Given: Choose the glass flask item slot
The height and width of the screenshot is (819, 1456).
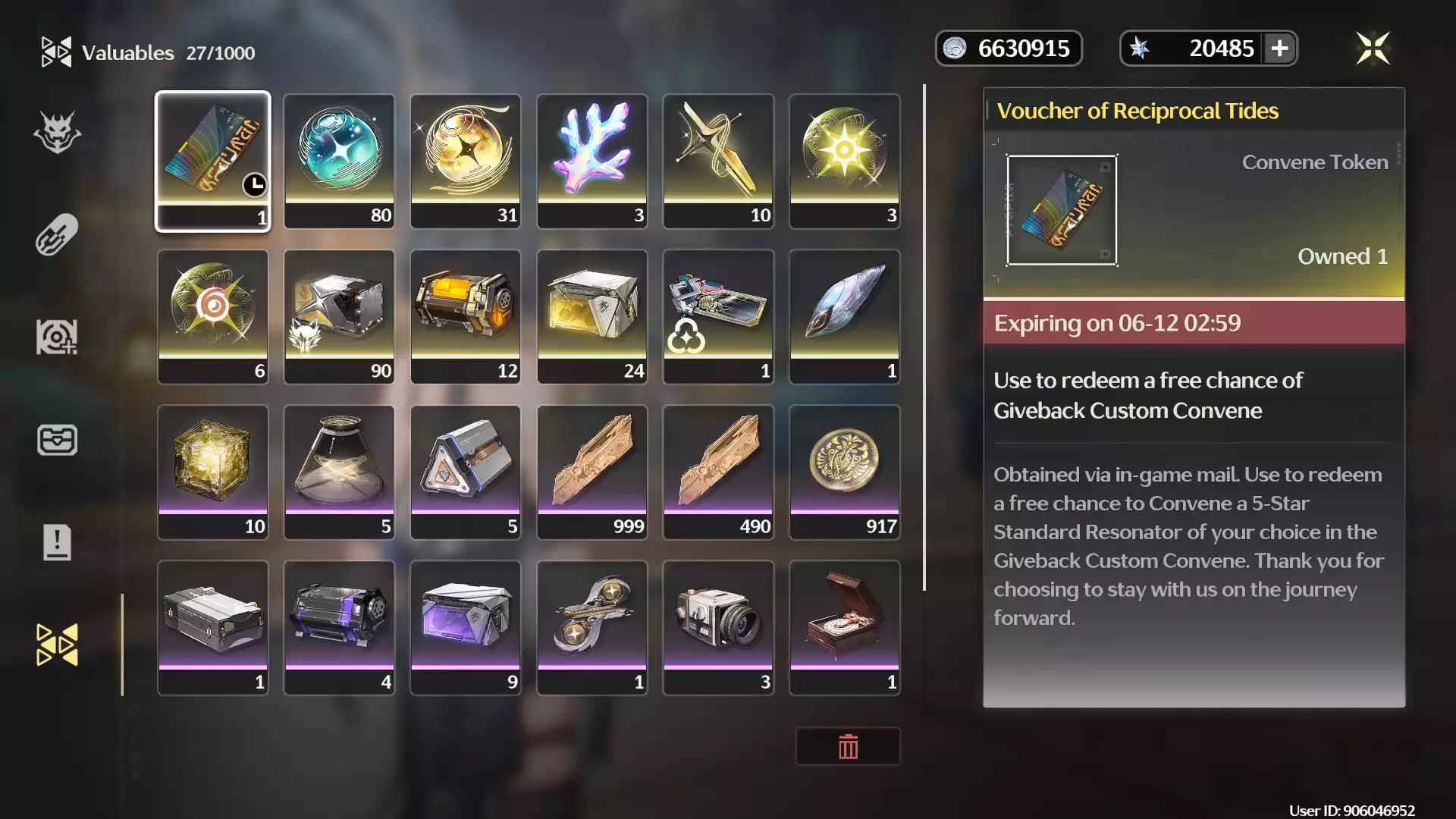Looking at the screenshot, I should point(339,472).
